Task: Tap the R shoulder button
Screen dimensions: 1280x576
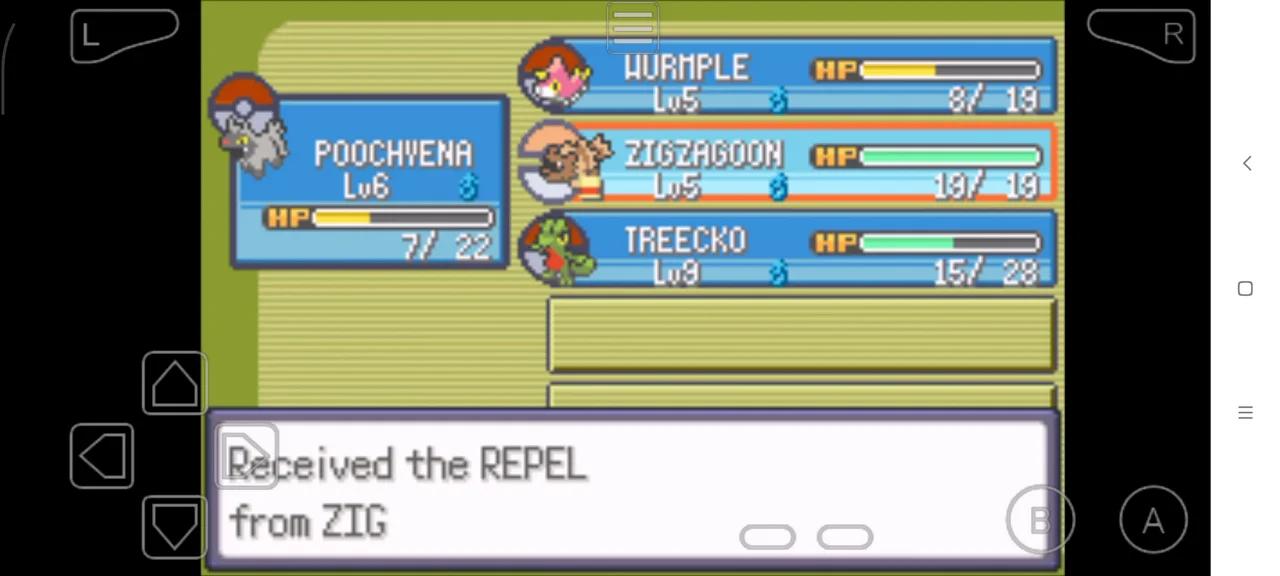Action: tap(1142, 36)
